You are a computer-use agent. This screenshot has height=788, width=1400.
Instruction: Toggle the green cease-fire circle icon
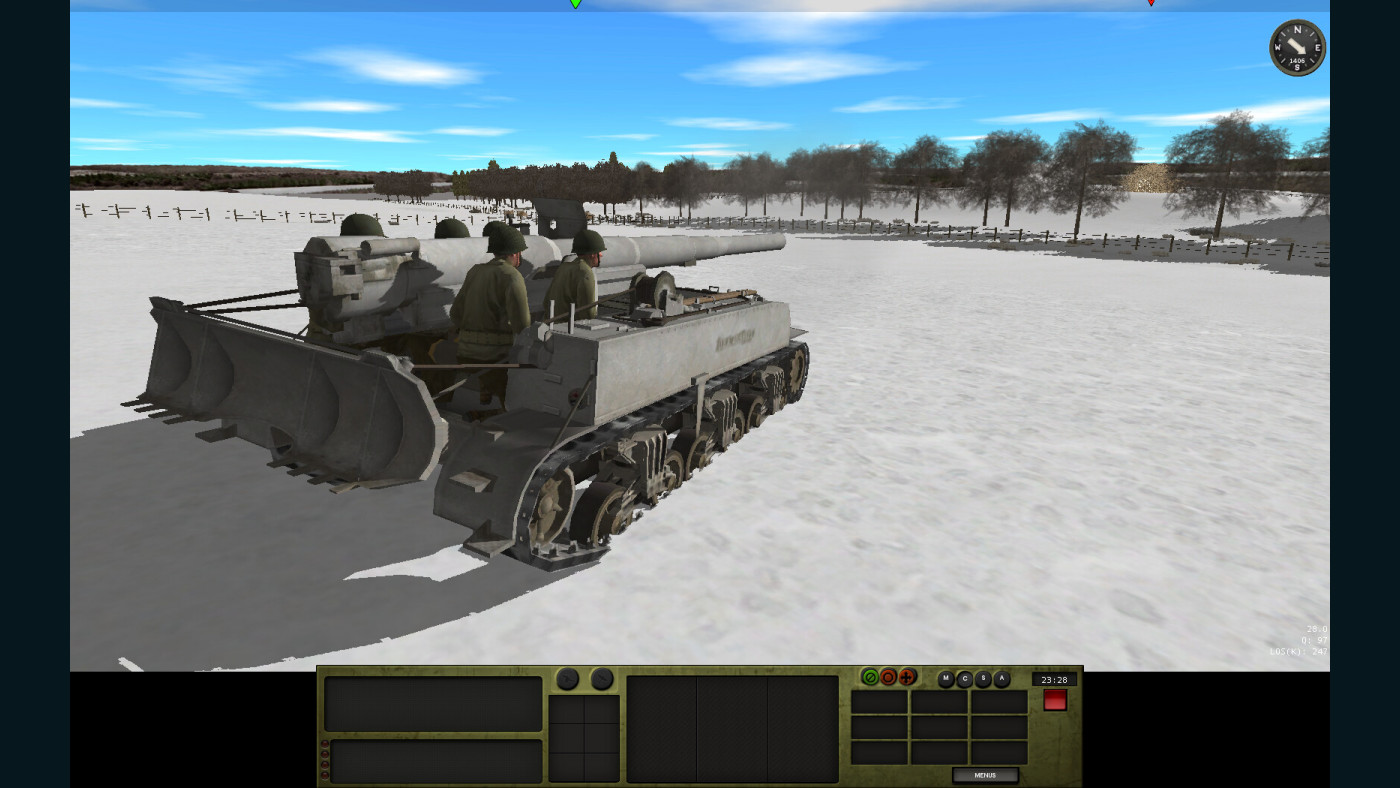[x=871, y=678]
